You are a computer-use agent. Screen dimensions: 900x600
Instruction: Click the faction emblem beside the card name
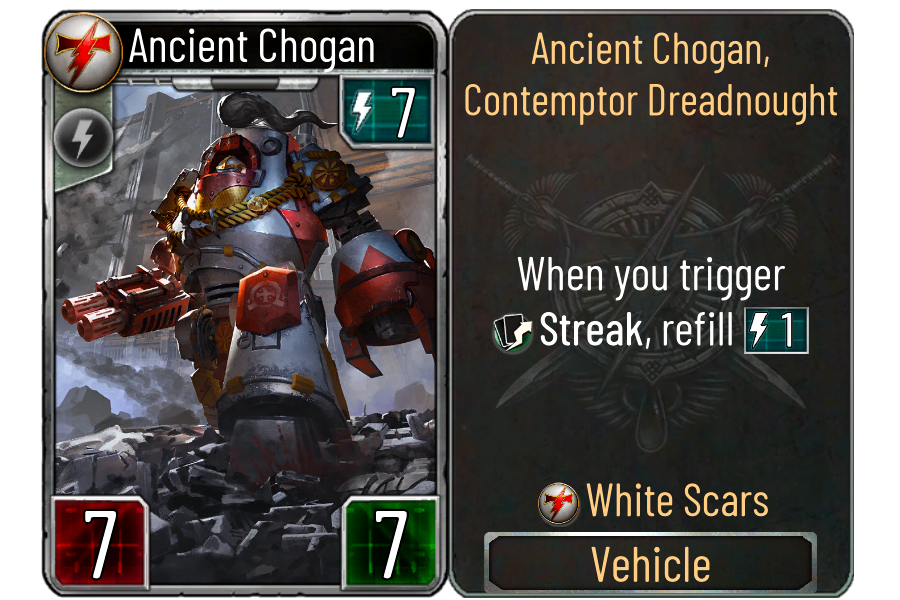click(x=84, y=47)
